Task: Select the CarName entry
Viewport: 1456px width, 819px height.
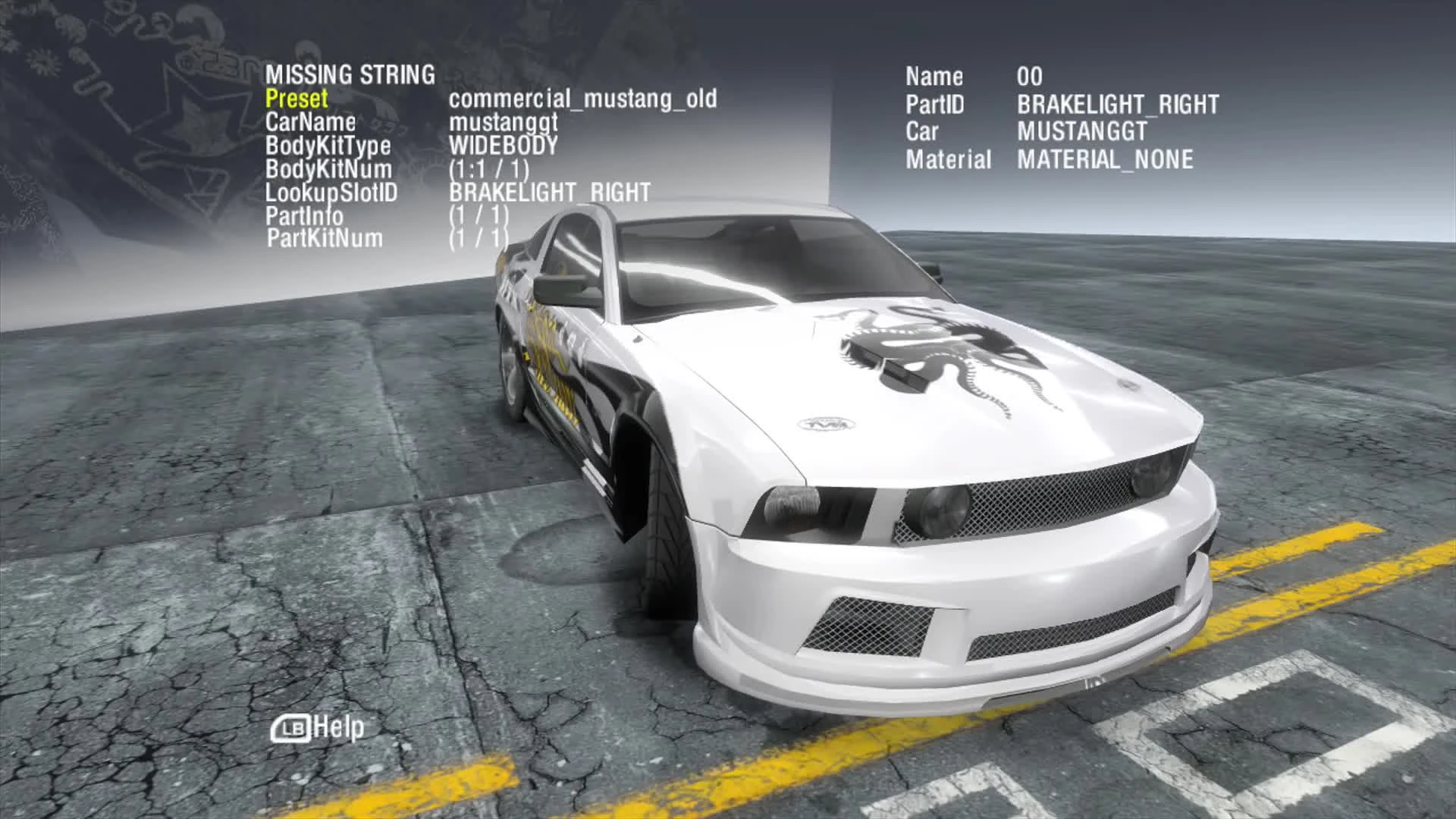Action: 311,121
